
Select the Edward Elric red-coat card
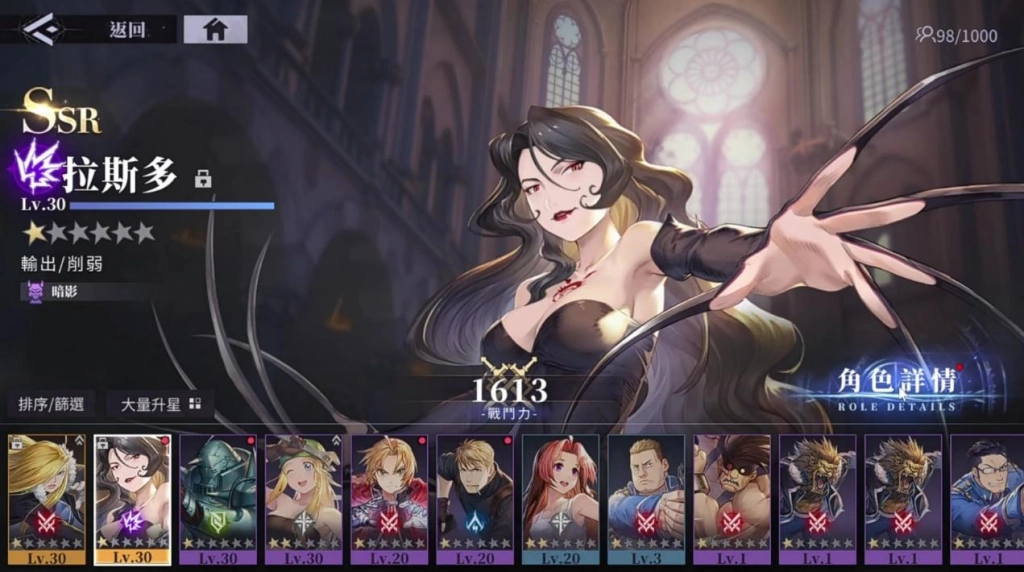[389, 499]
